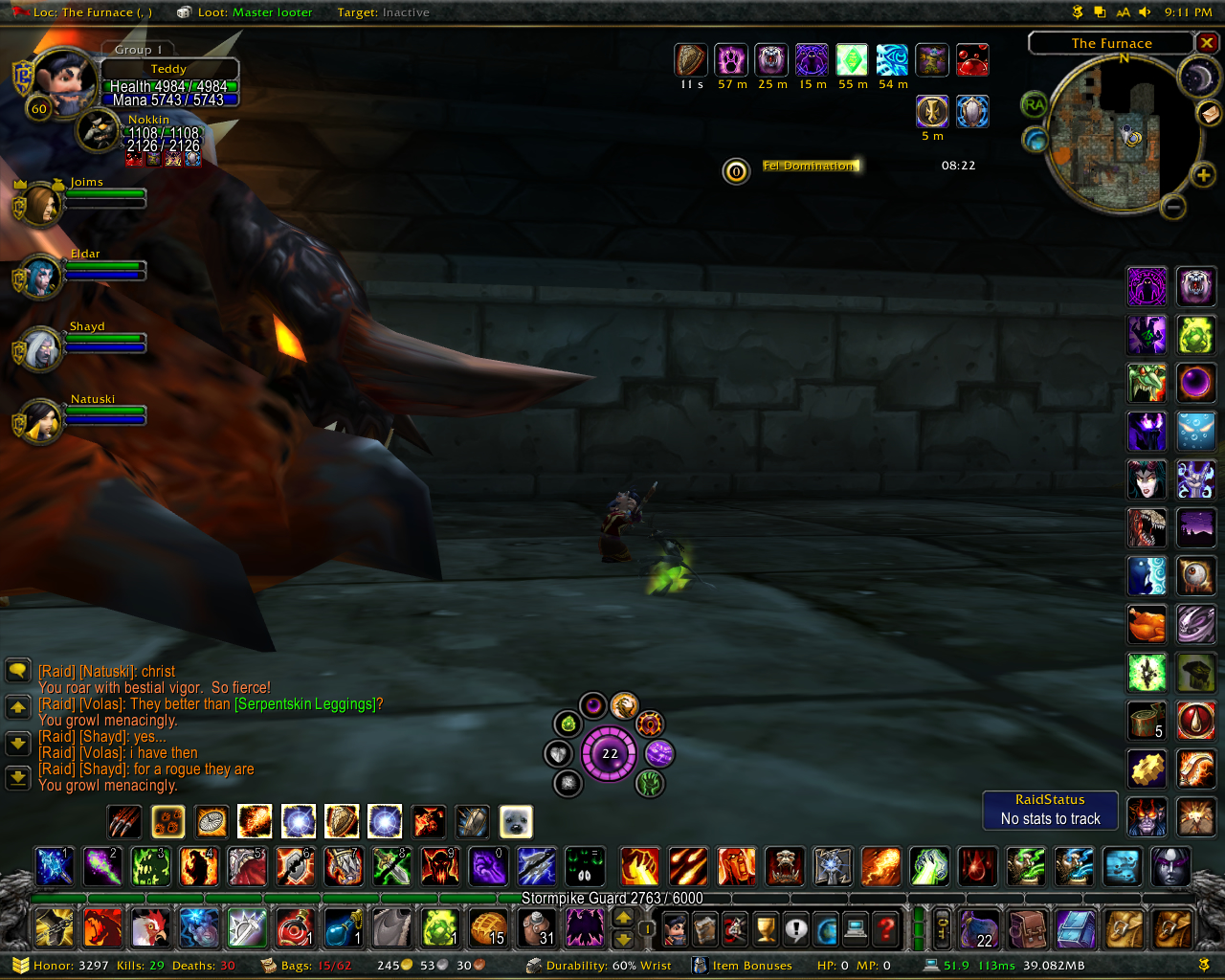Open the red question mark help button
The width and height of the screenshot is (1225, 980).
(x=886, y=927)
